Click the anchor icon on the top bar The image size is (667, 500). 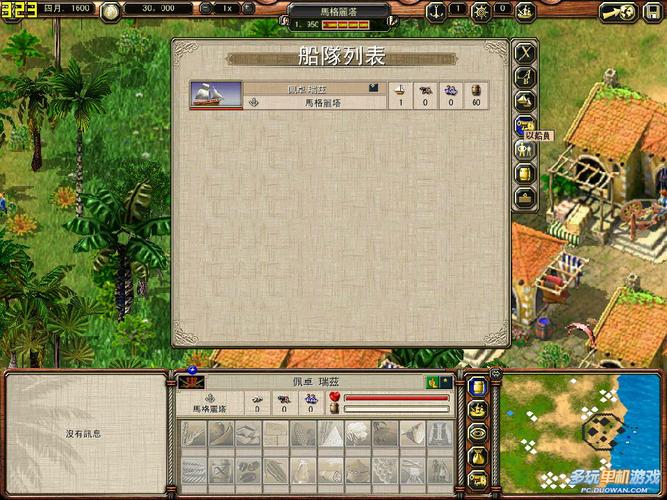pos(436,12)
